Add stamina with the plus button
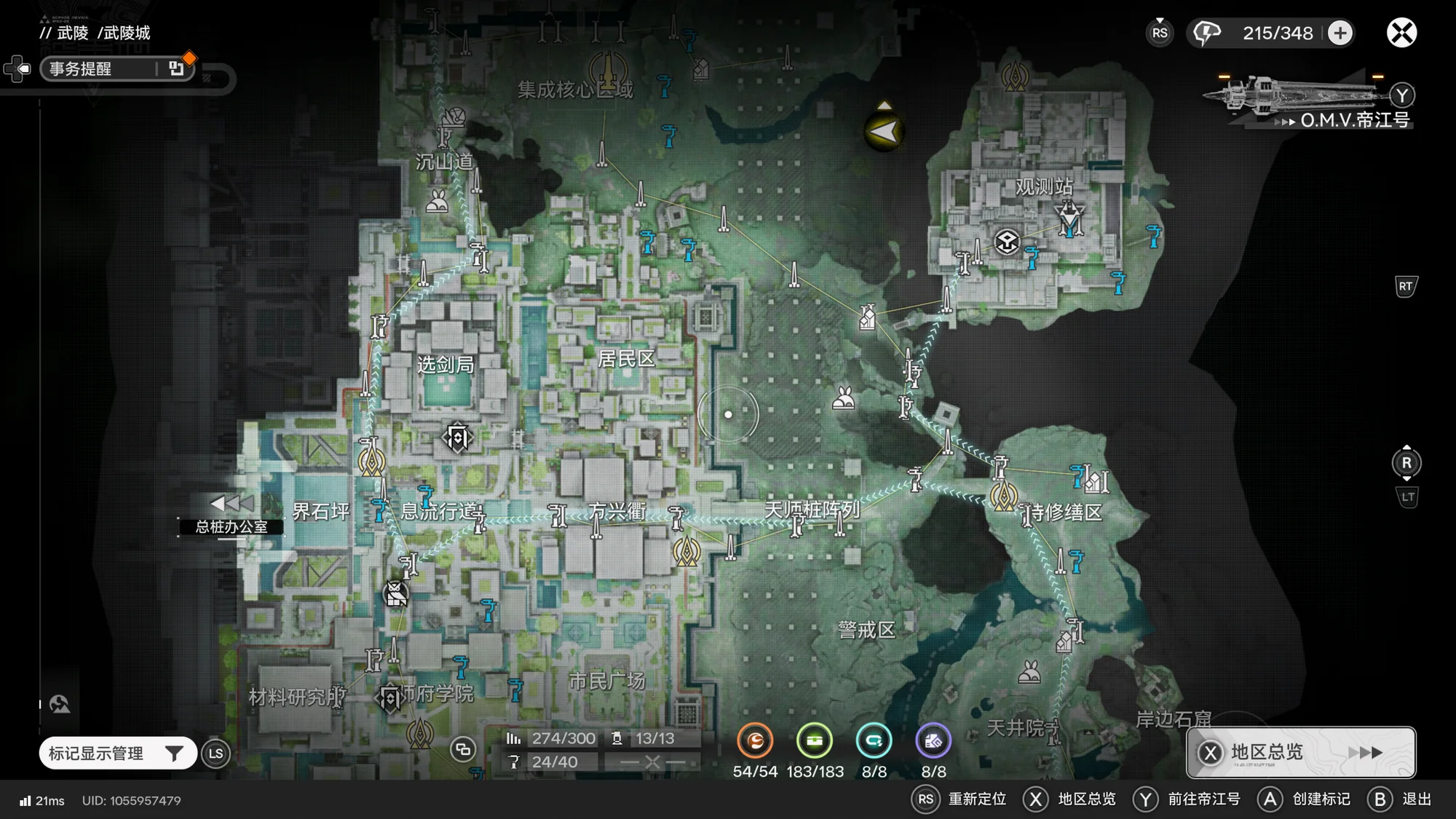This screenshot has width=1456, height=819. click(1340, 33)
